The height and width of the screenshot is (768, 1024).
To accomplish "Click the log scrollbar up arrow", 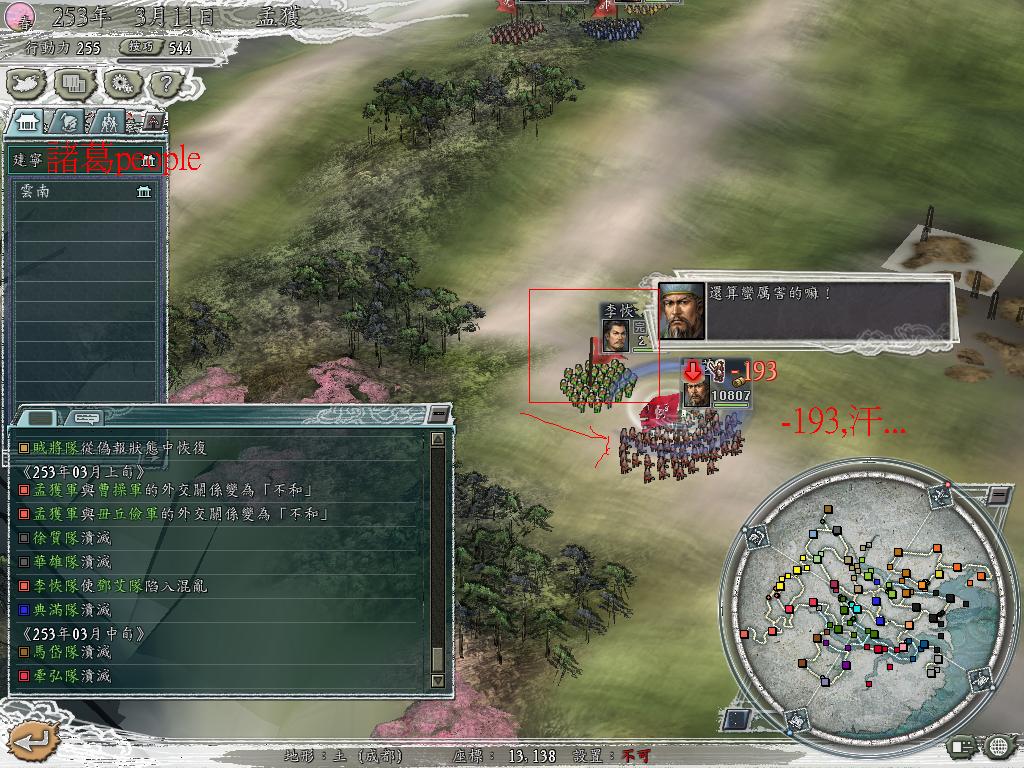I will click(x=437, y=439).
